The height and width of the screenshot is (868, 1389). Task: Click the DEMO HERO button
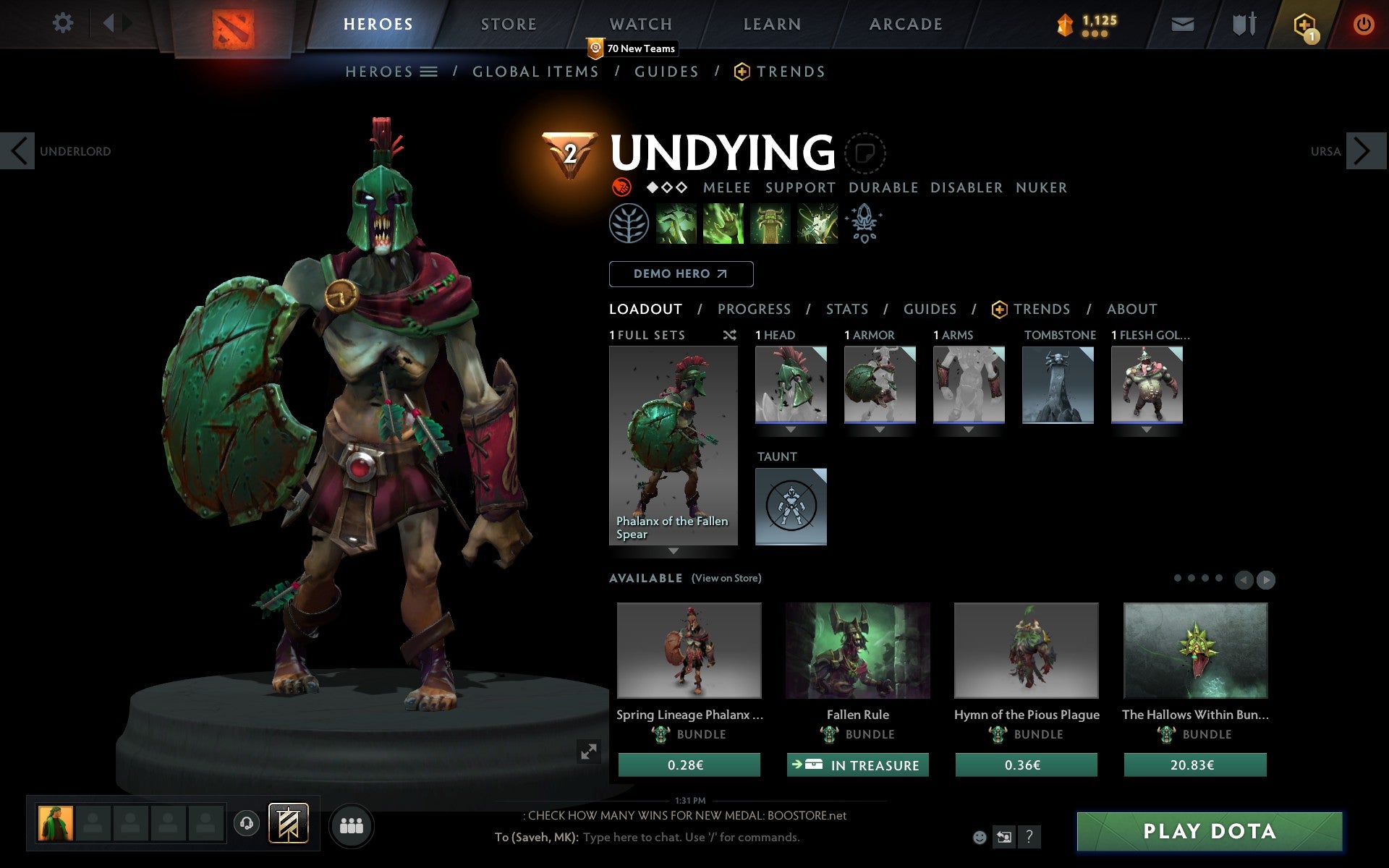coord(681,273)
